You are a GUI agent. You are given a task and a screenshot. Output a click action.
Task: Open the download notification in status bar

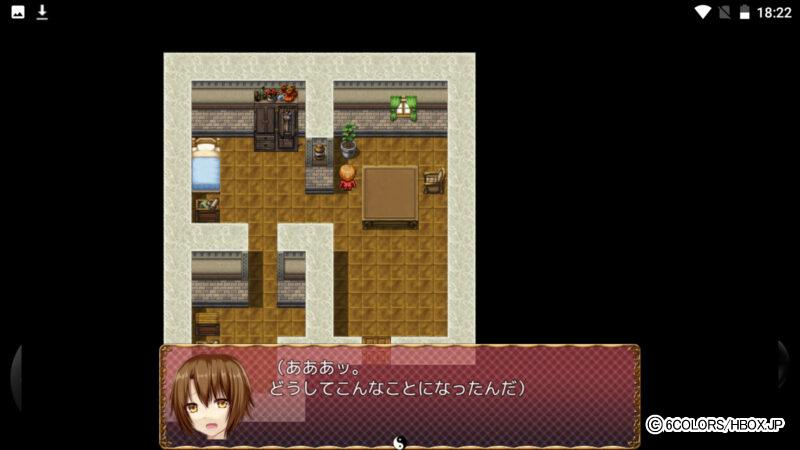[x=42, y=12]
